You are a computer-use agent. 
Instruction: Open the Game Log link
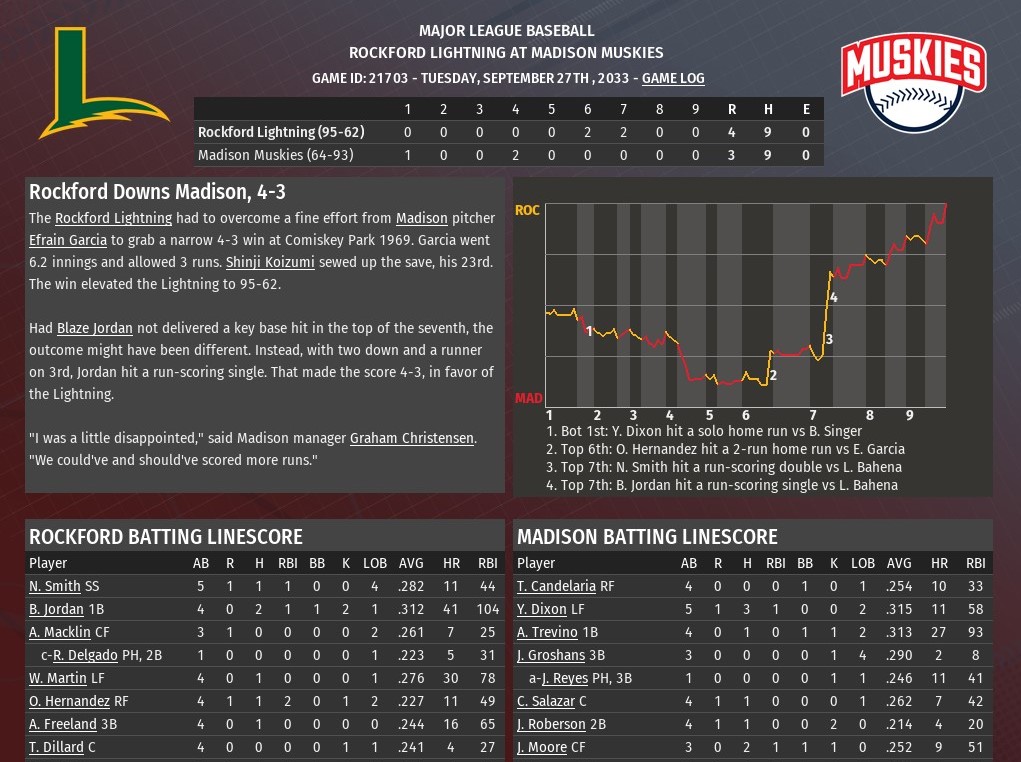coord(673,78)
